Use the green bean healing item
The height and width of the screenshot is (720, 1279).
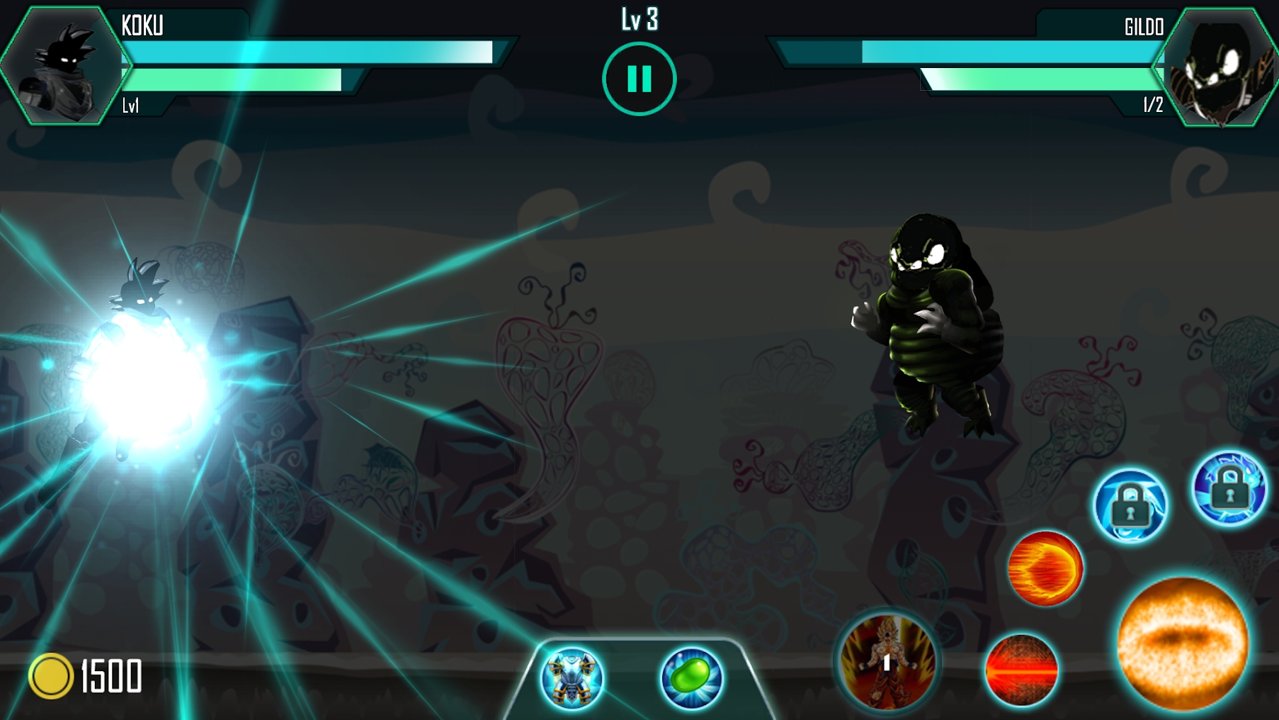(690, 678)
